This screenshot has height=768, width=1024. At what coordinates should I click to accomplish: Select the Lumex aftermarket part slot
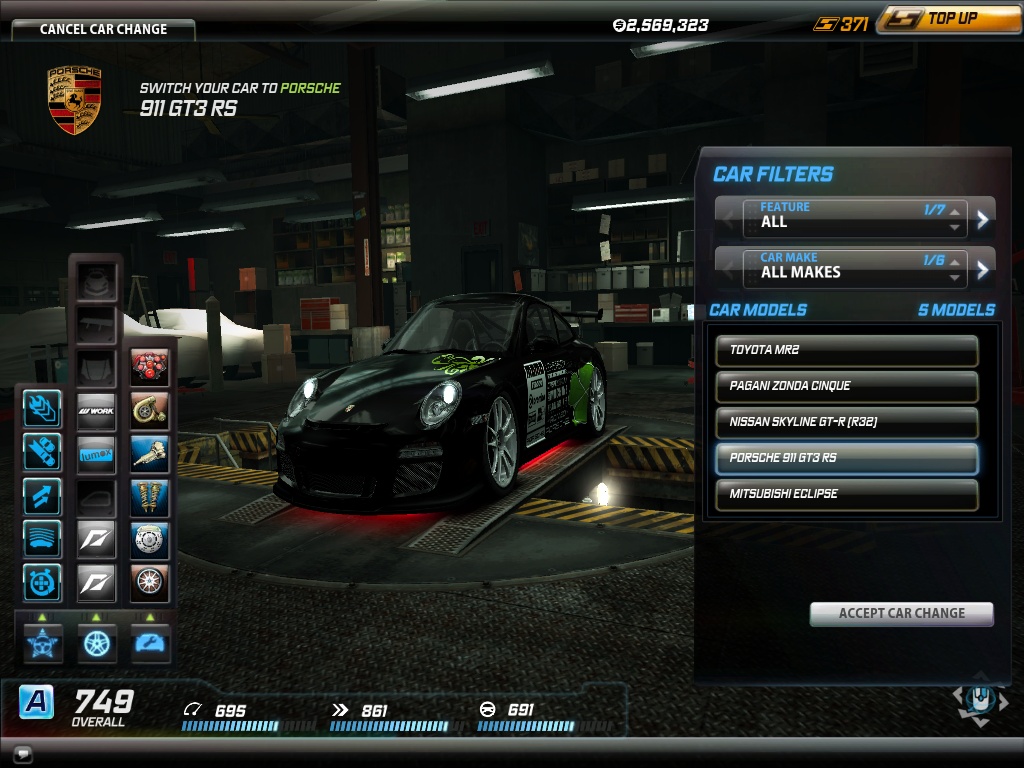[97, 453]
